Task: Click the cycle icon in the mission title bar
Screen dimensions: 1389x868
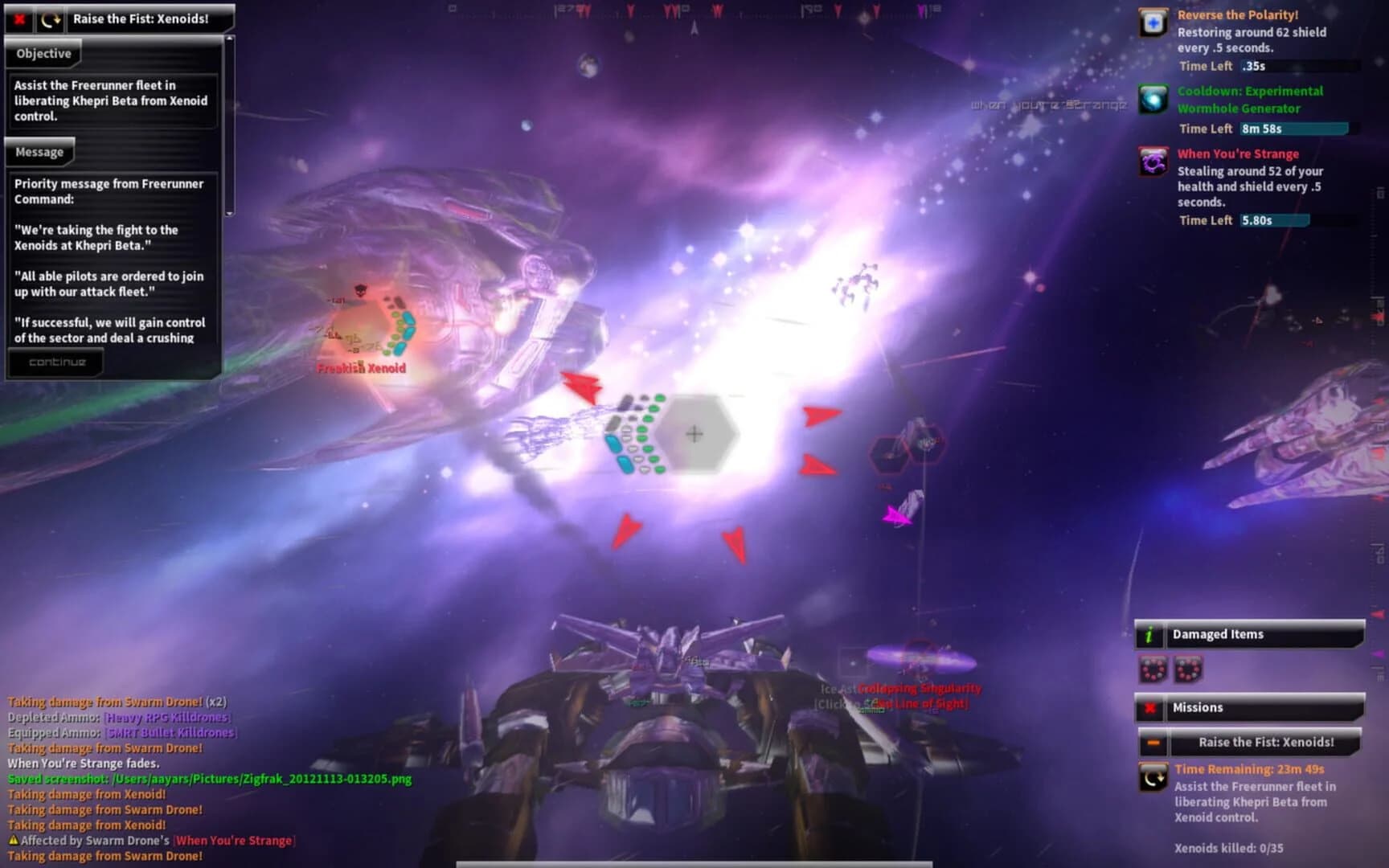Action: [x=48, y=17]
